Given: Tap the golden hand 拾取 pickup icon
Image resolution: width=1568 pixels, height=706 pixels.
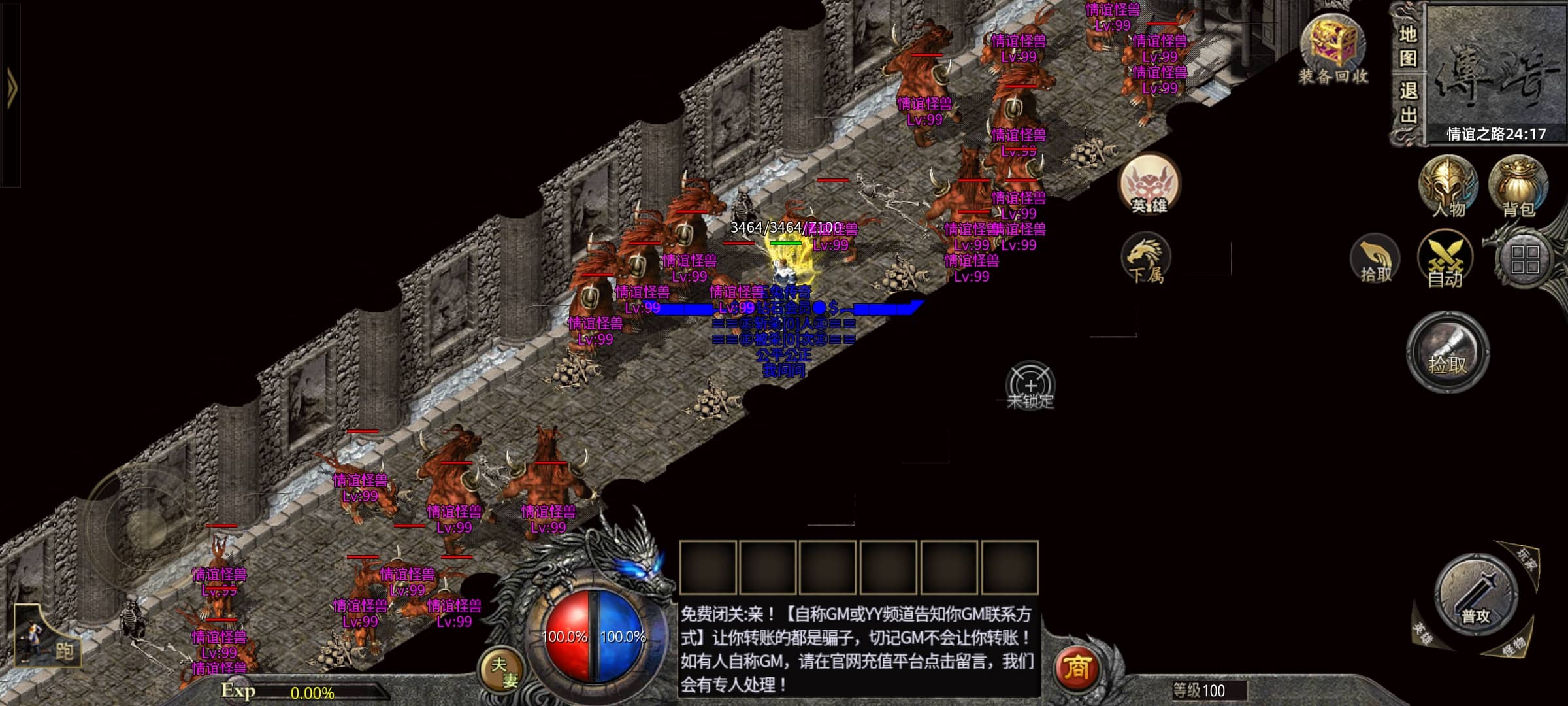Looking at the screenshot, I should point(1375,260).
